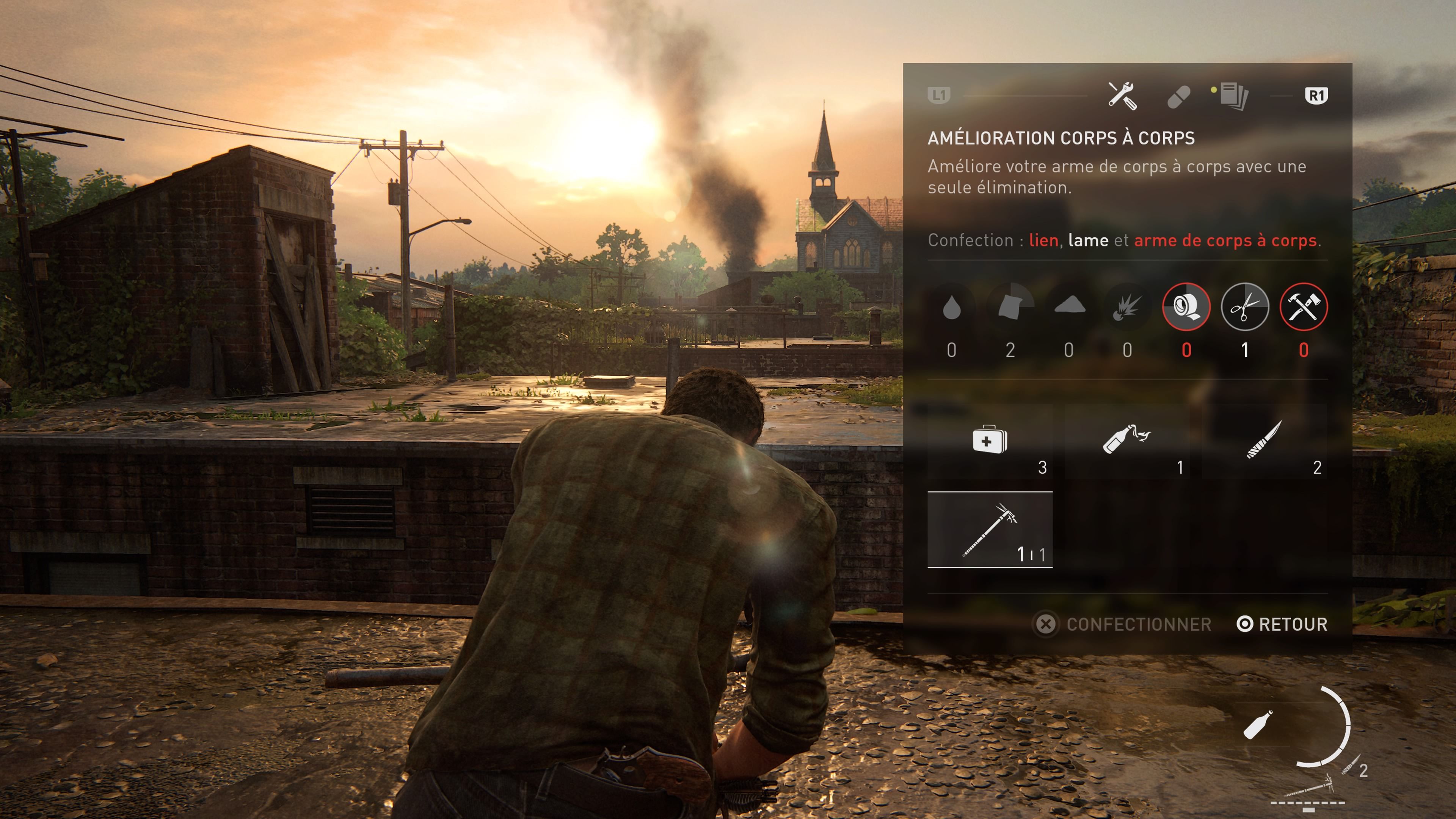The height and width of the screenshot is (819, 1456).
Task: Click the melee weapon ingredient icon
Action: tap(1304, 307)
